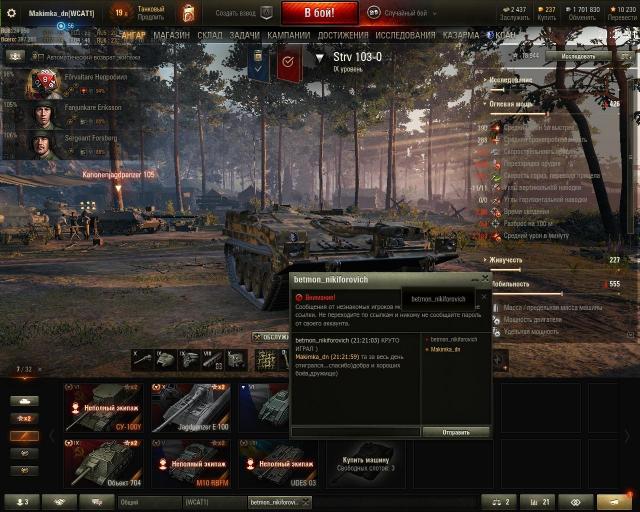Switch to the СКЛАД depot tab
Viewport: 640px width, 512px height.
[x=210, y=35]
